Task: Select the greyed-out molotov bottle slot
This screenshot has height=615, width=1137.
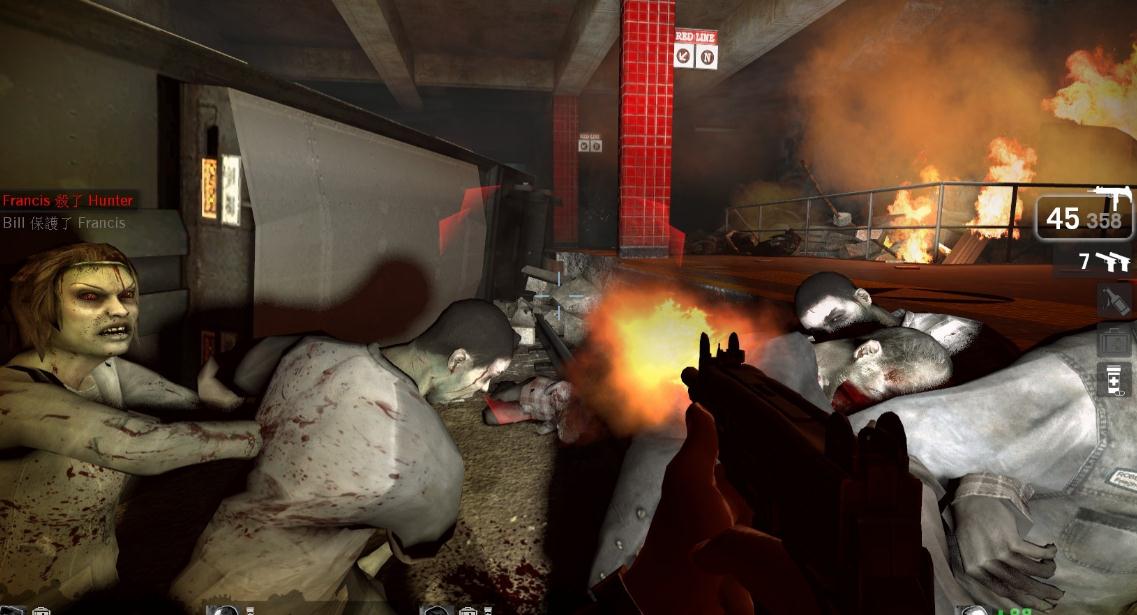Action: pos(1113,300)
